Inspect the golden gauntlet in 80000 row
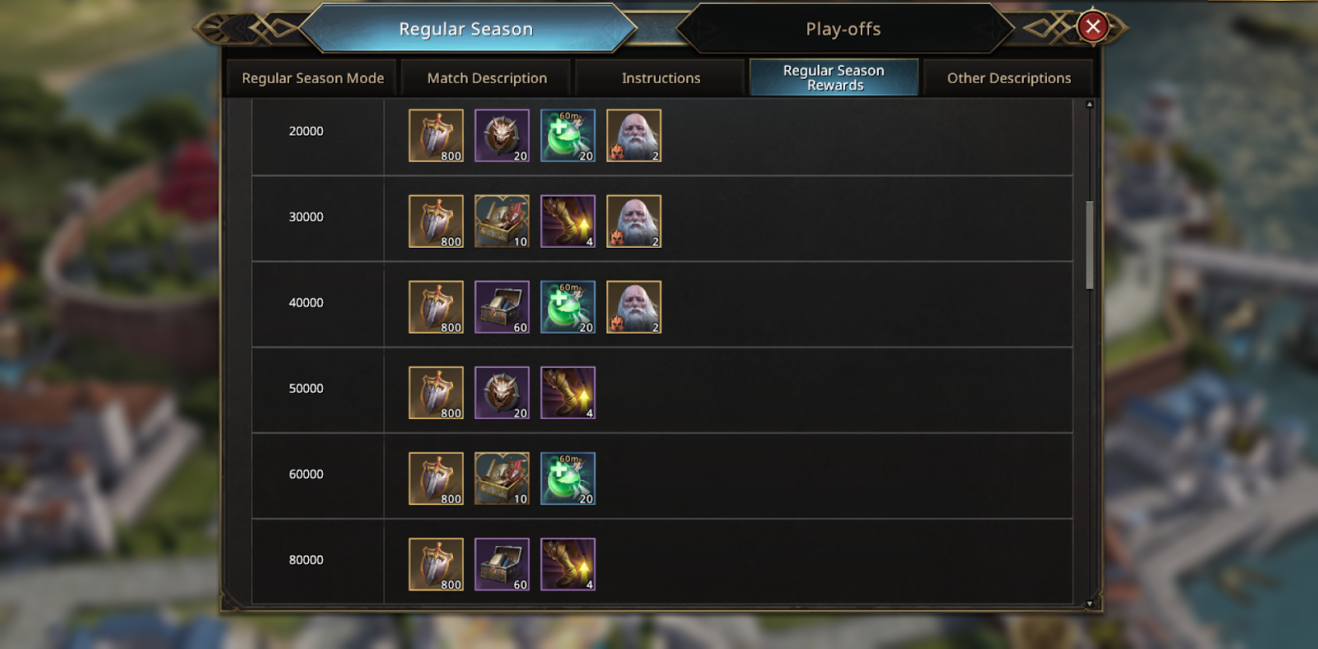This screenshot has width=1318, height=649. (568, 565)
